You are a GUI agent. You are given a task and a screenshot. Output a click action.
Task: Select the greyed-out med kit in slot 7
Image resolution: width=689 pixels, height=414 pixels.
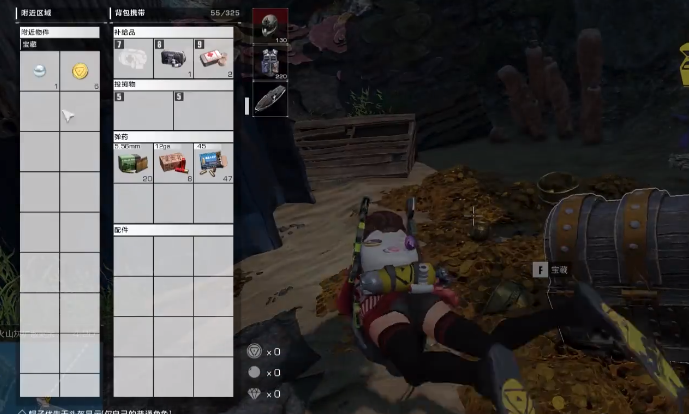click(x=133, y=58)
